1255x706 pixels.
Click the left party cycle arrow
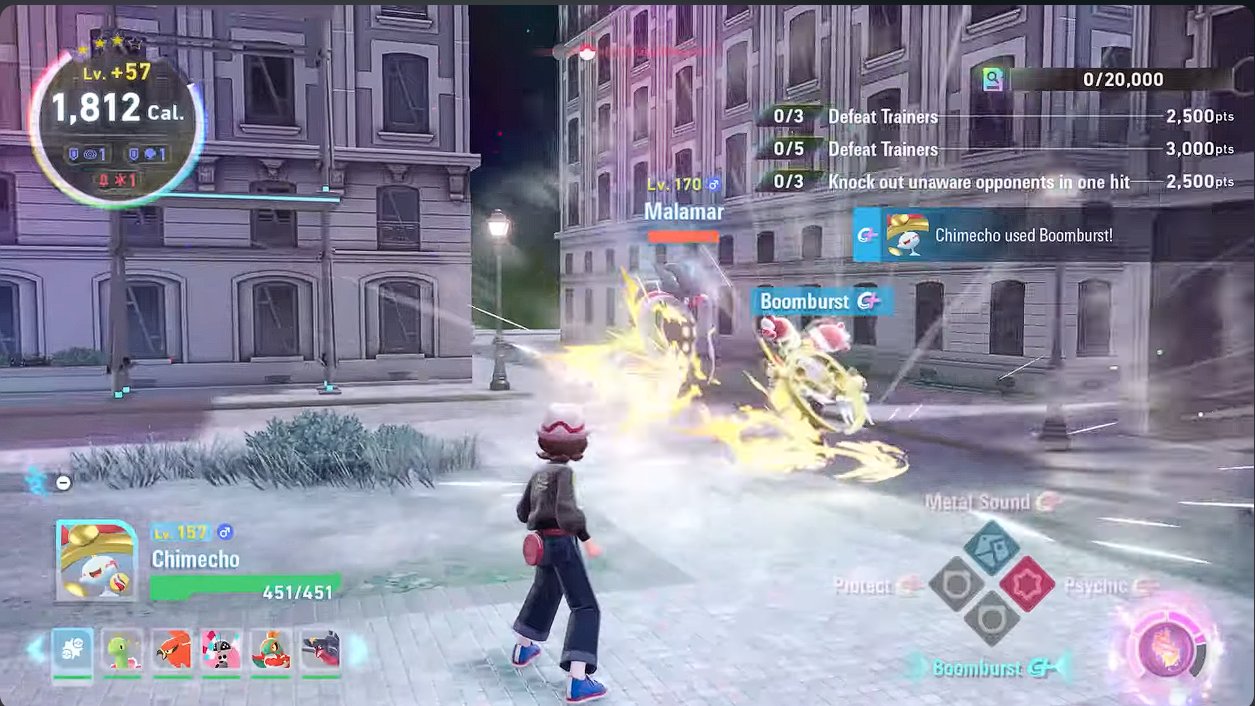[x=36, y=650]
